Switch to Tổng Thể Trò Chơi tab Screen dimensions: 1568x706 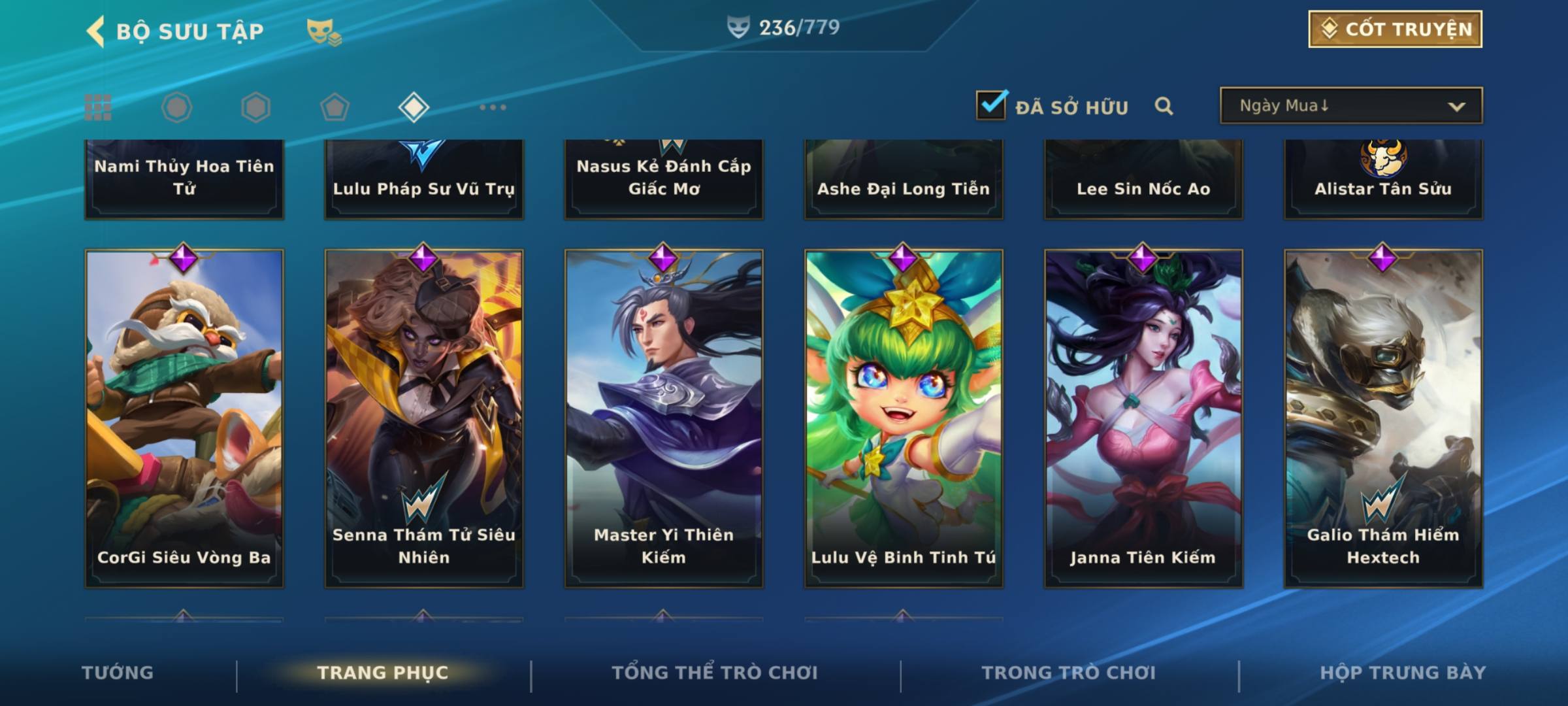click(715, 673)
